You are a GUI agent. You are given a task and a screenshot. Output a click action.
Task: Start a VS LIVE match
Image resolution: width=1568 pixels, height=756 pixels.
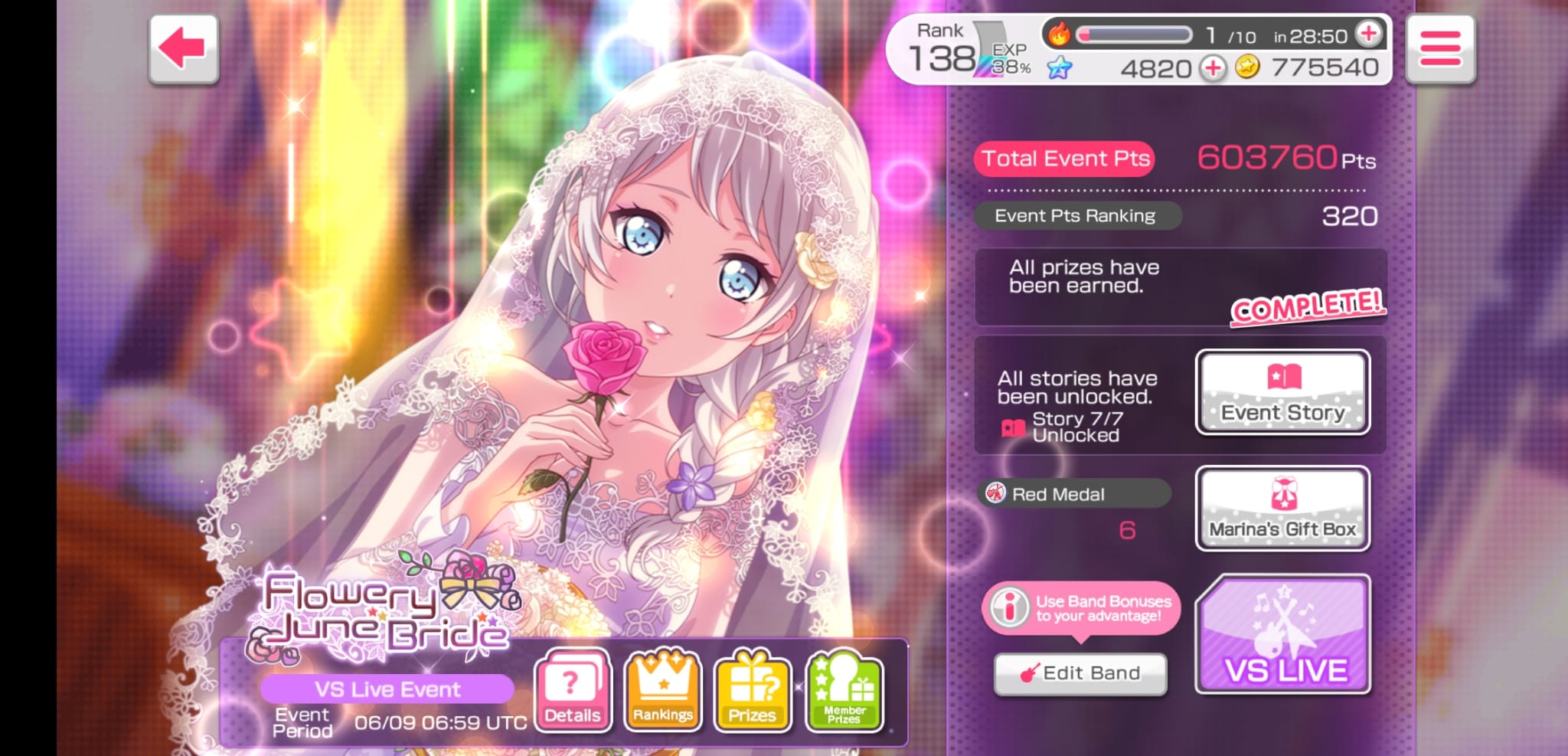pos(1284,635)
